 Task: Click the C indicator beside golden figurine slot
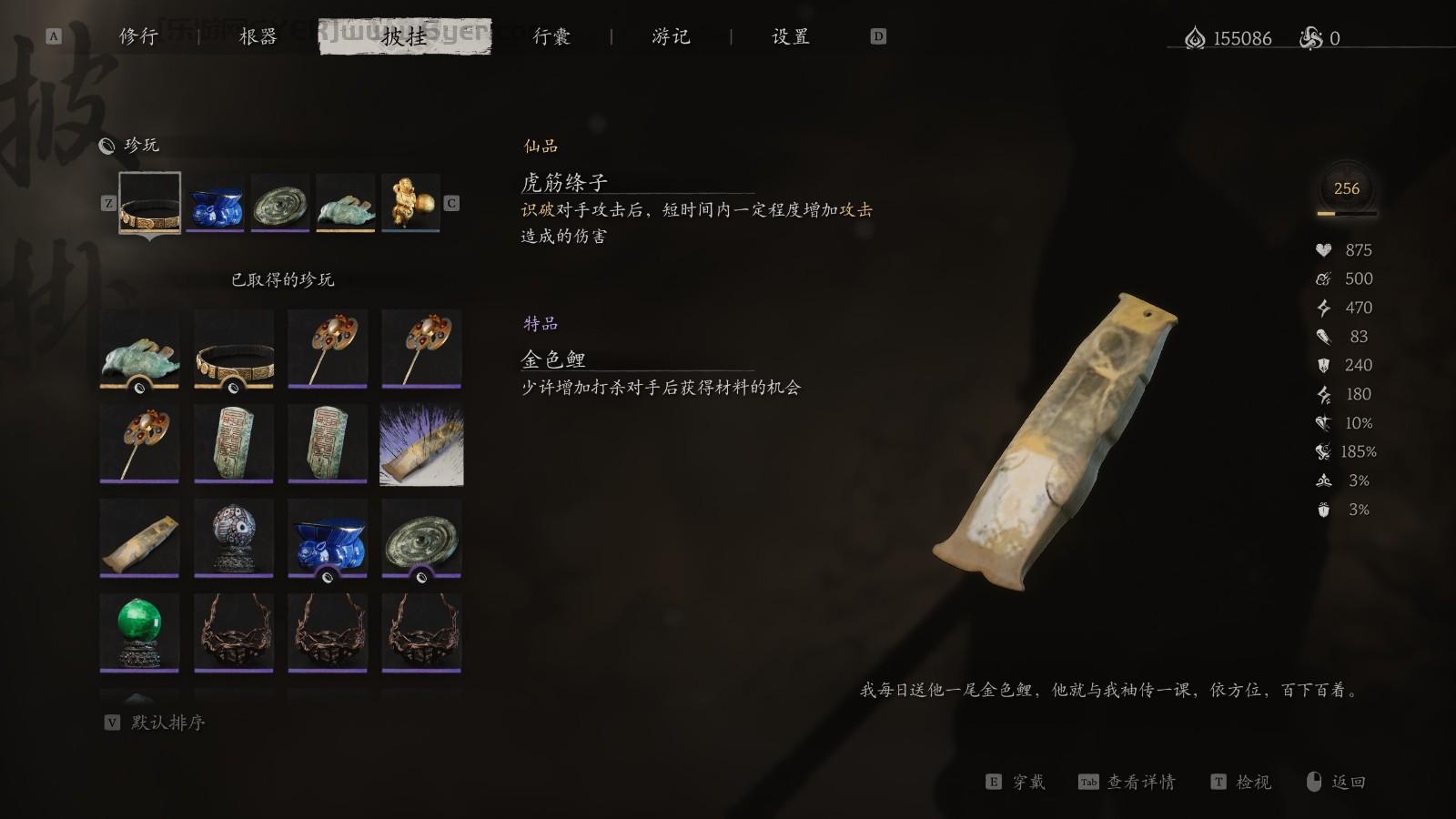[450, 201]
